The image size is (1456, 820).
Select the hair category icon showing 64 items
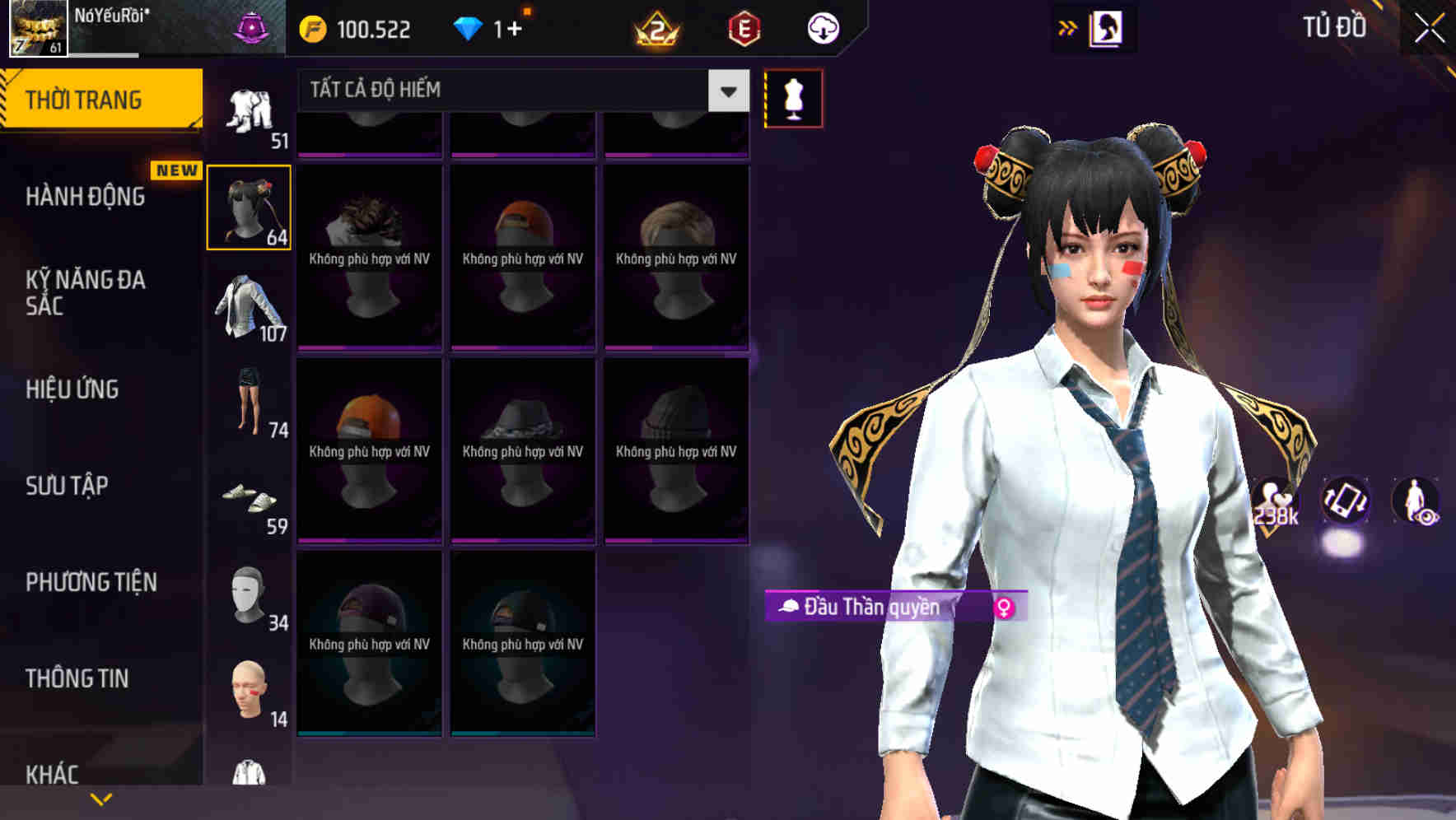[x=249, y=206]
